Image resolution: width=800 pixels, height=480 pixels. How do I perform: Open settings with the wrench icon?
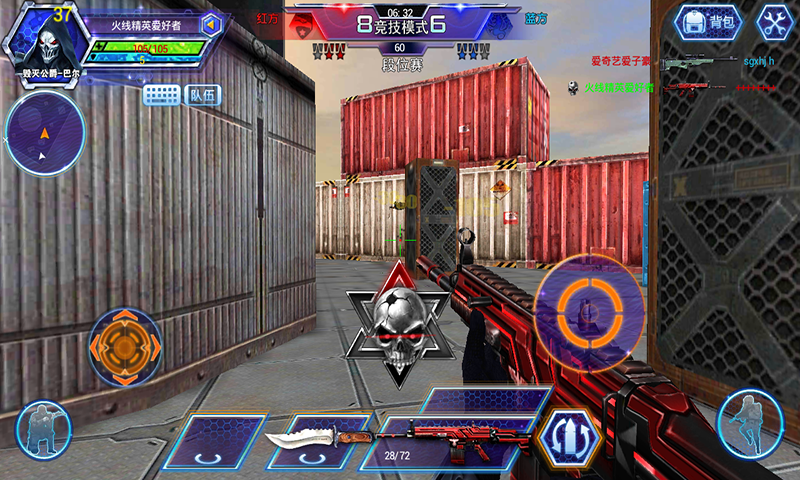coord(773,22)
